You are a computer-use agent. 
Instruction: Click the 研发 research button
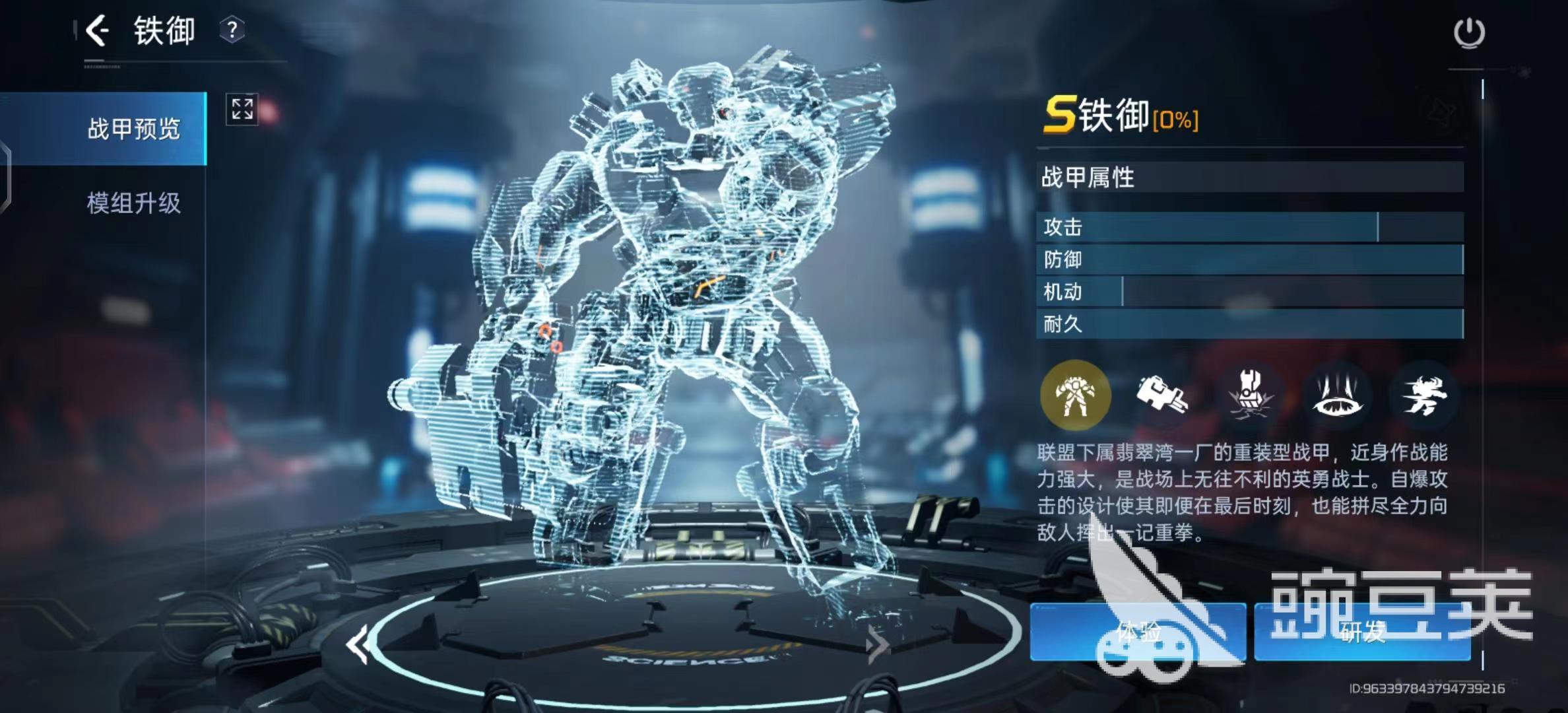(x=1362, y=632)
